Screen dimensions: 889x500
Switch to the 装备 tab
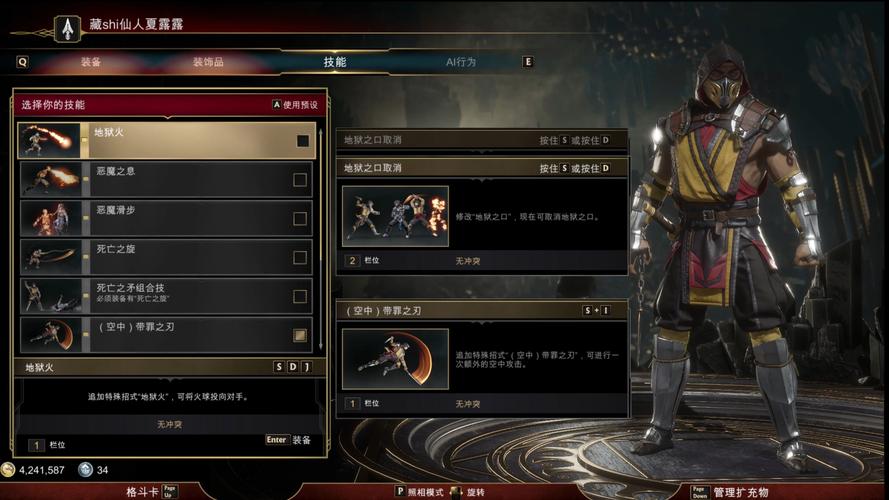coord(91,62)
